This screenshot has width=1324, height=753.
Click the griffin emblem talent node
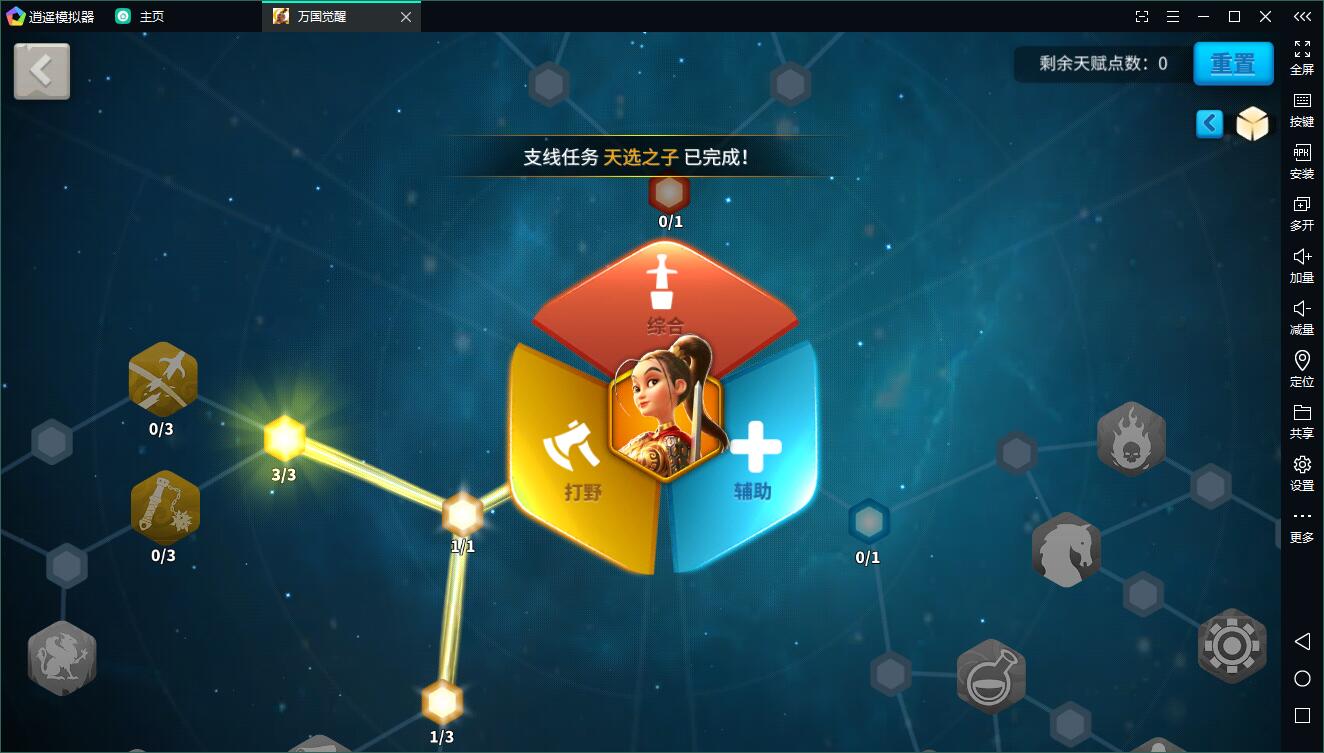tap(62, 657)
